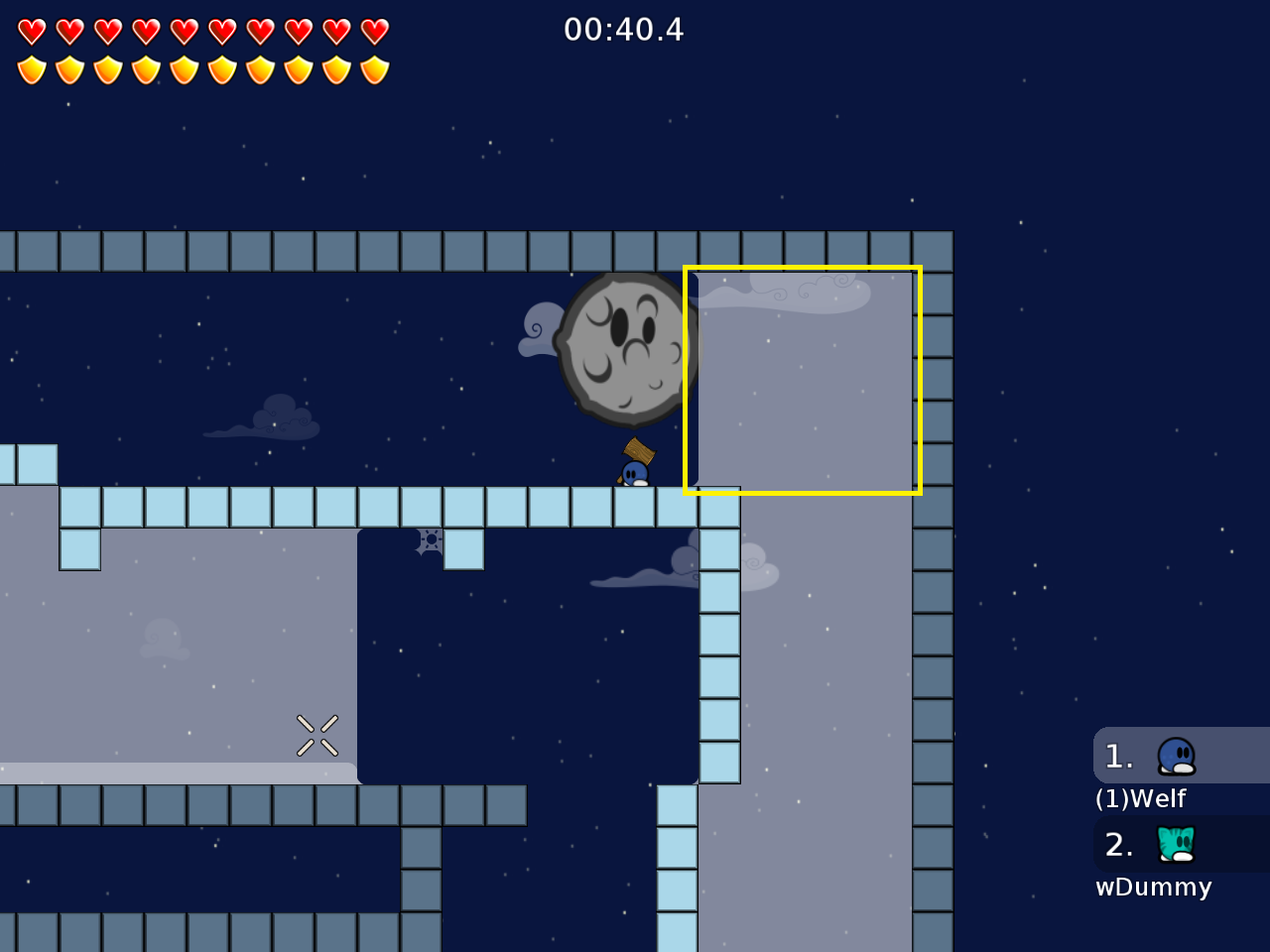Click wDummy's teal tee avatar
Viewport: 1270px width, 952px height.
point(1175,844)
